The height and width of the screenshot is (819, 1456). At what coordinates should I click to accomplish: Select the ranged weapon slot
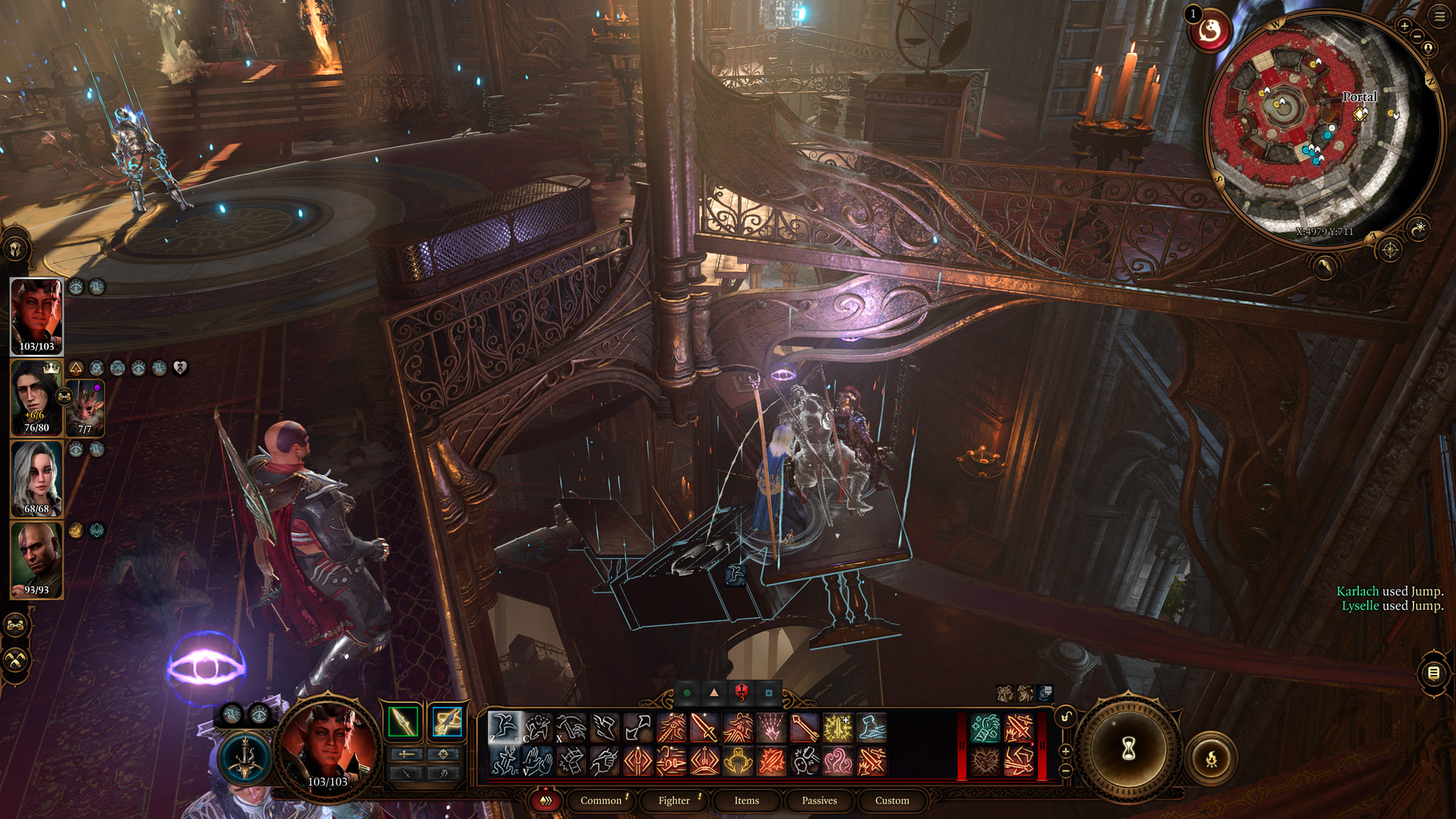click(447, 721)
